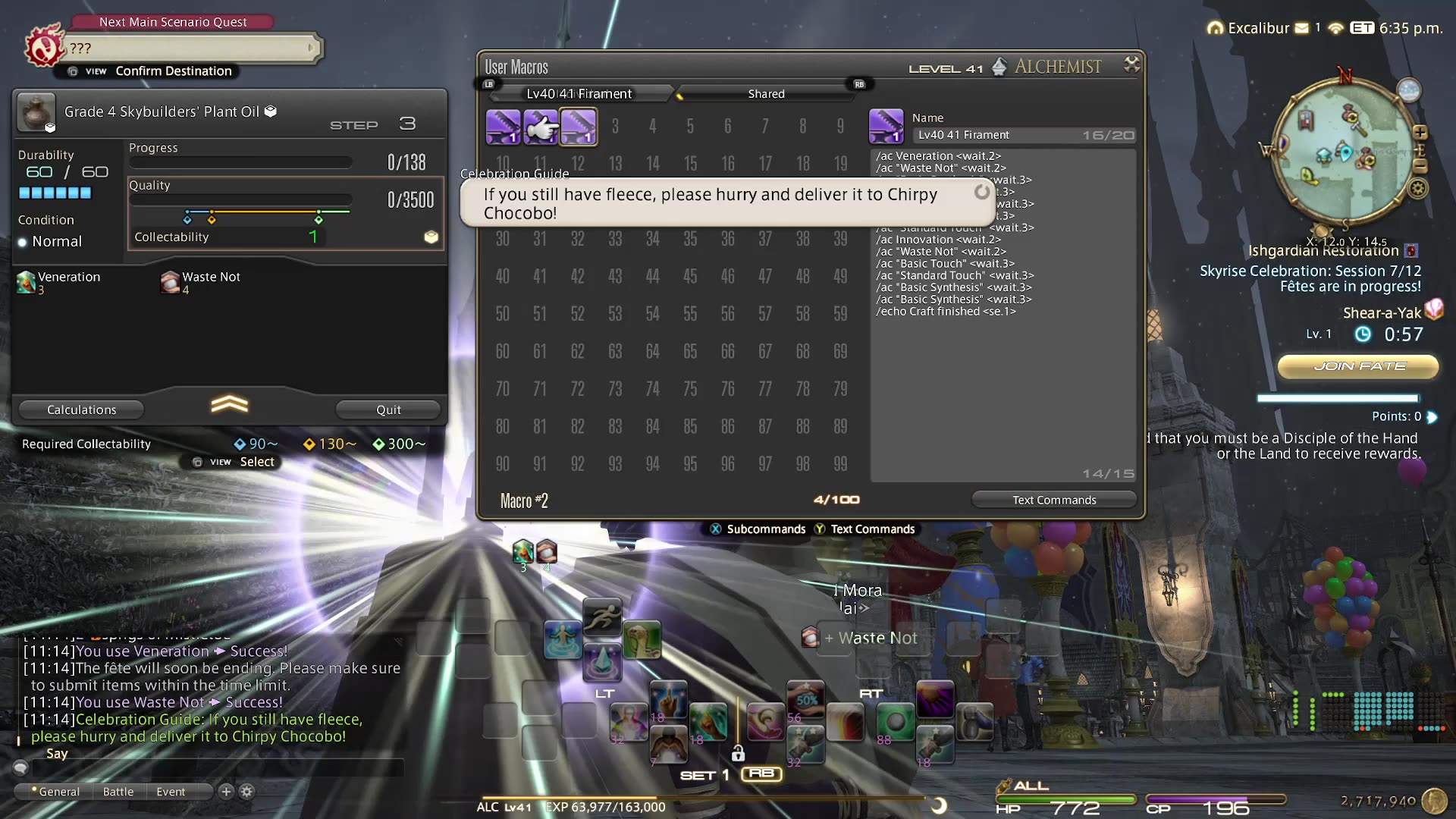Screen dimensions: 1456x819
Task: Expand the Next Main Scenario Quest banner
Action: coord(312,48)
